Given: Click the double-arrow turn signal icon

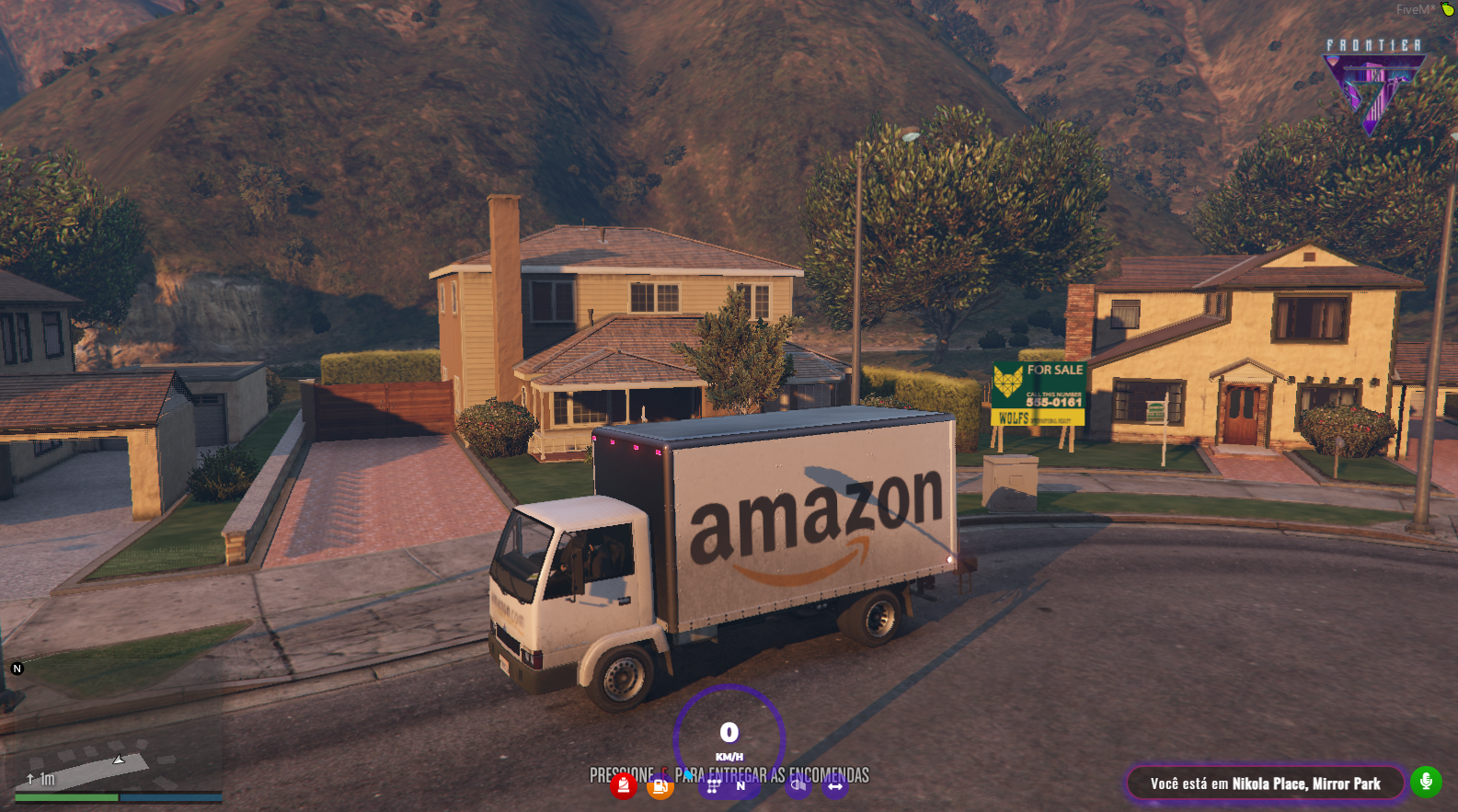Looking at the screenshot, I should point(835,786).
